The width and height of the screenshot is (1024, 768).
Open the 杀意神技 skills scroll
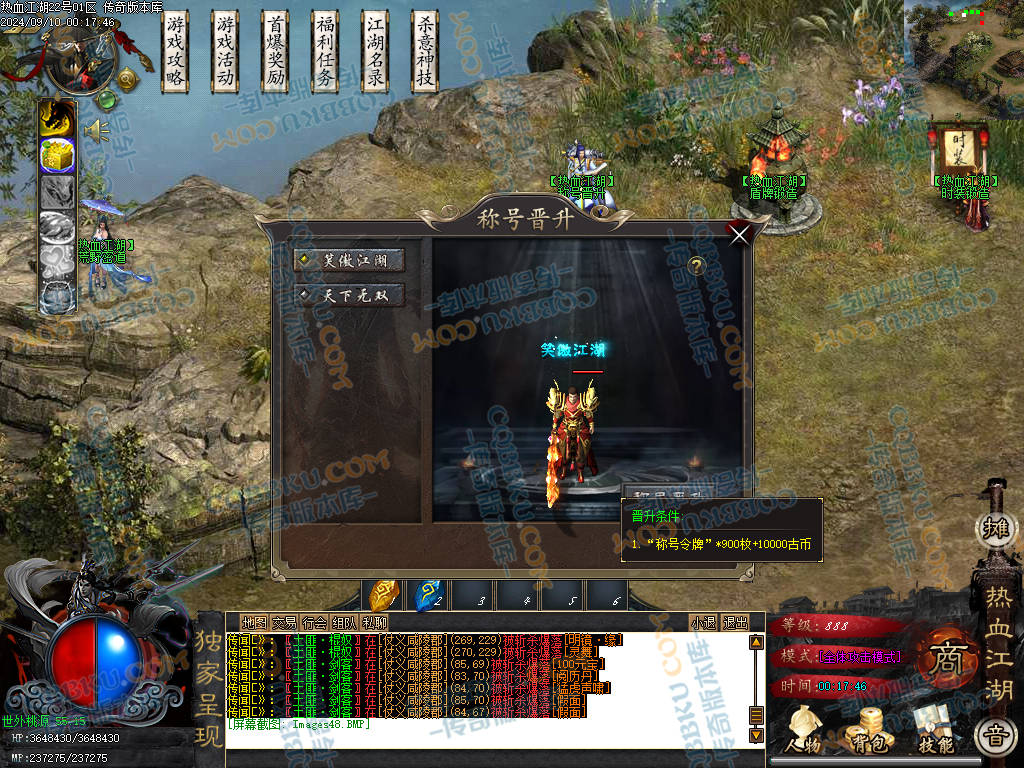(426, 51)
